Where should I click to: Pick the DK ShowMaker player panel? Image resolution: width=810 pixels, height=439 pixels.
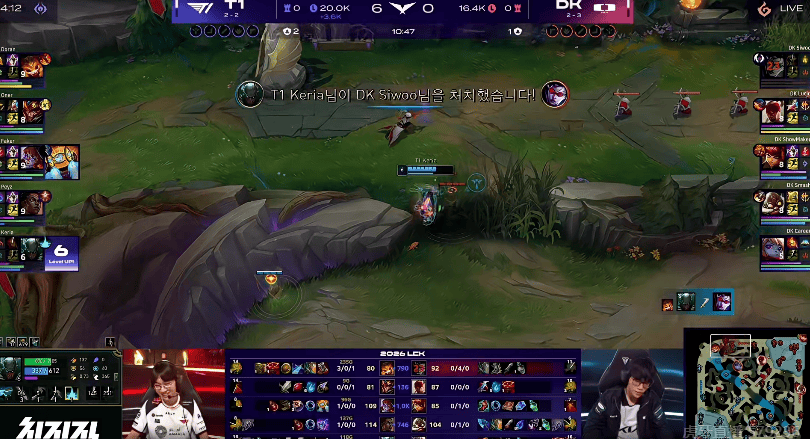(784, 157)
